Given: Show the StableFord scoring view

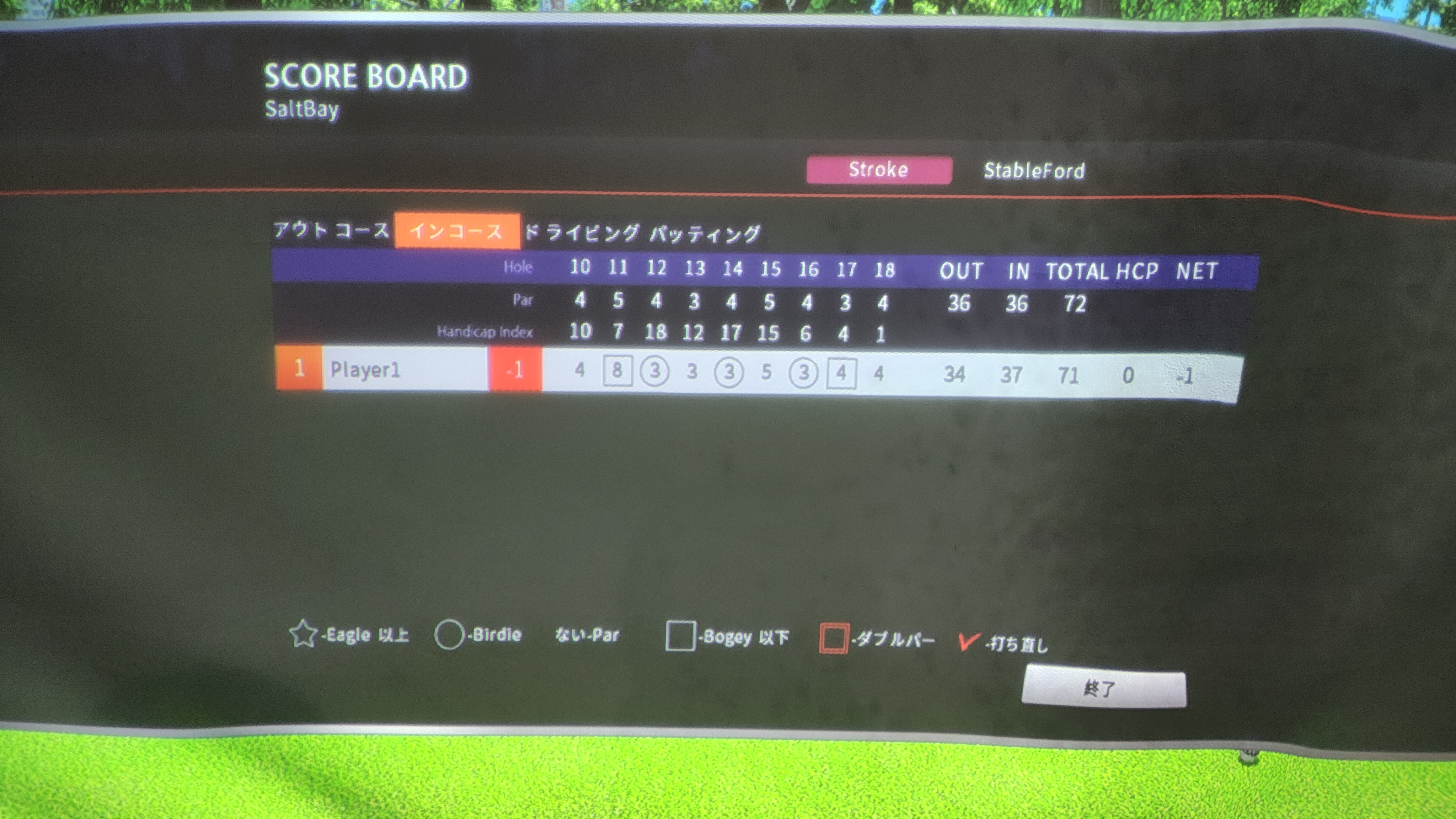Looking at the screenshot, I should [x=1034, y=171].
